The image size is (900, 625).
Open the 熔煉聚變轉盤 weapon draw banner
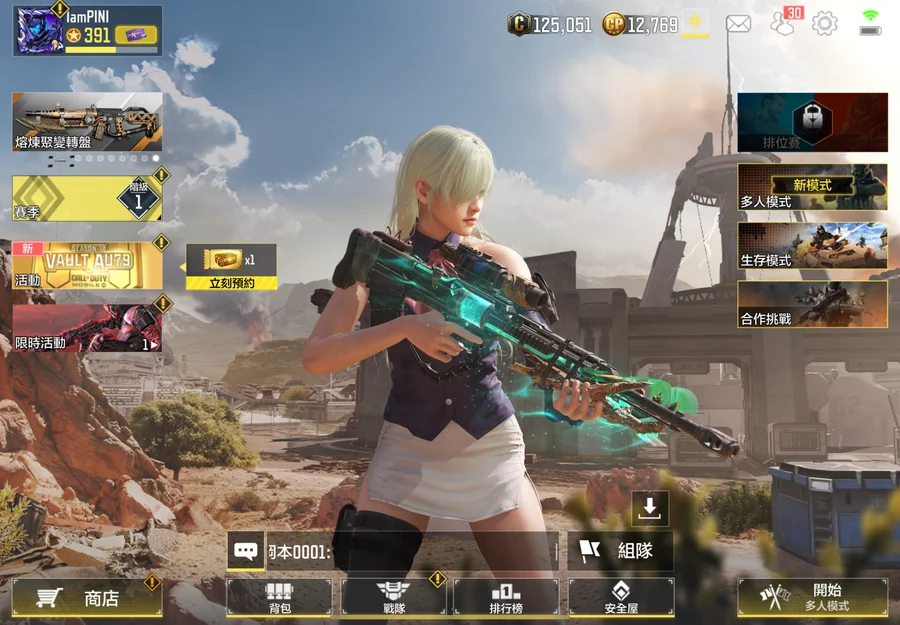click(x=87, y=122)
